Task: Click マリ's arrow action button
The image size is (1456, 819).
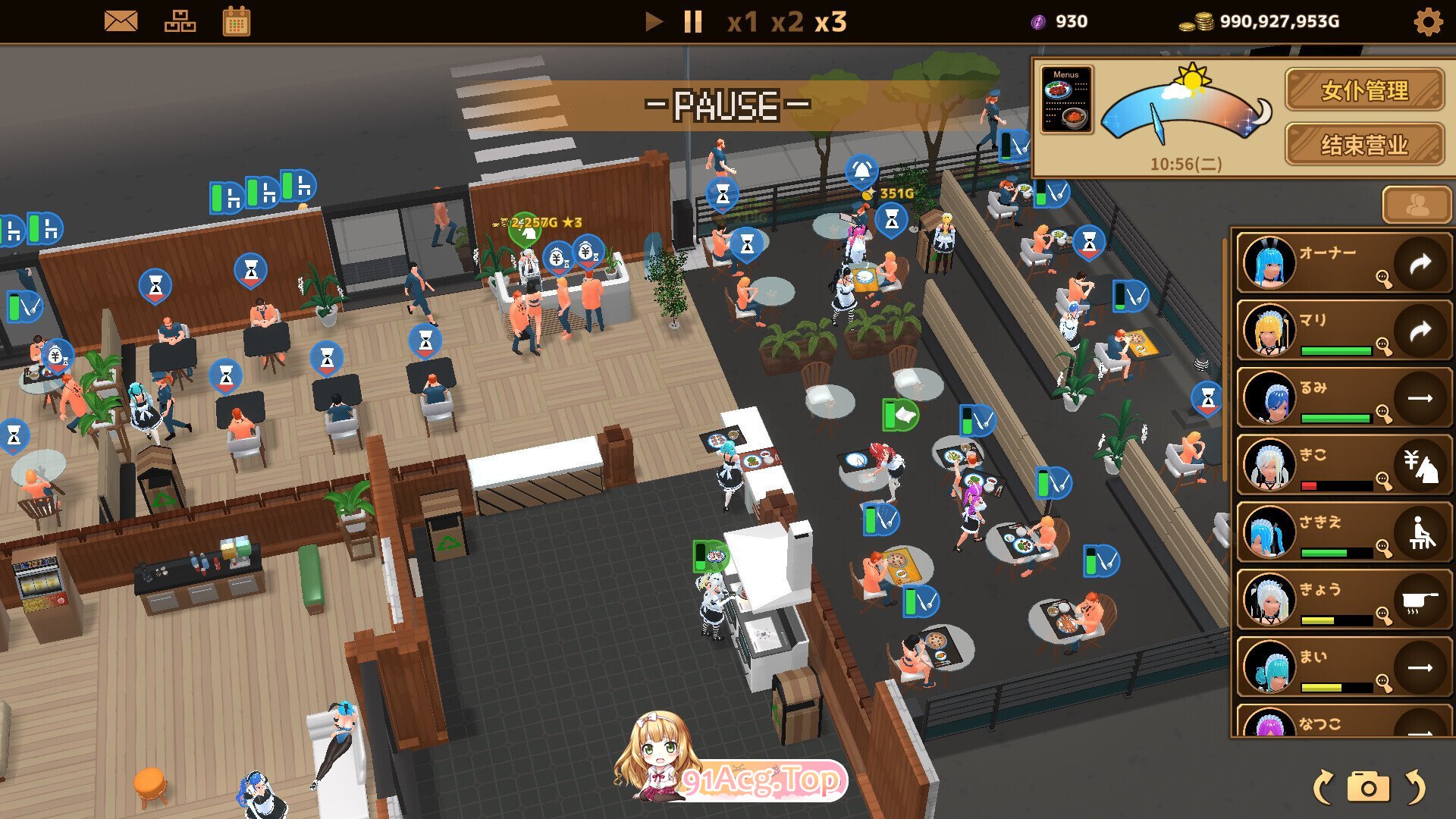Action: [x=1420, y=331]
